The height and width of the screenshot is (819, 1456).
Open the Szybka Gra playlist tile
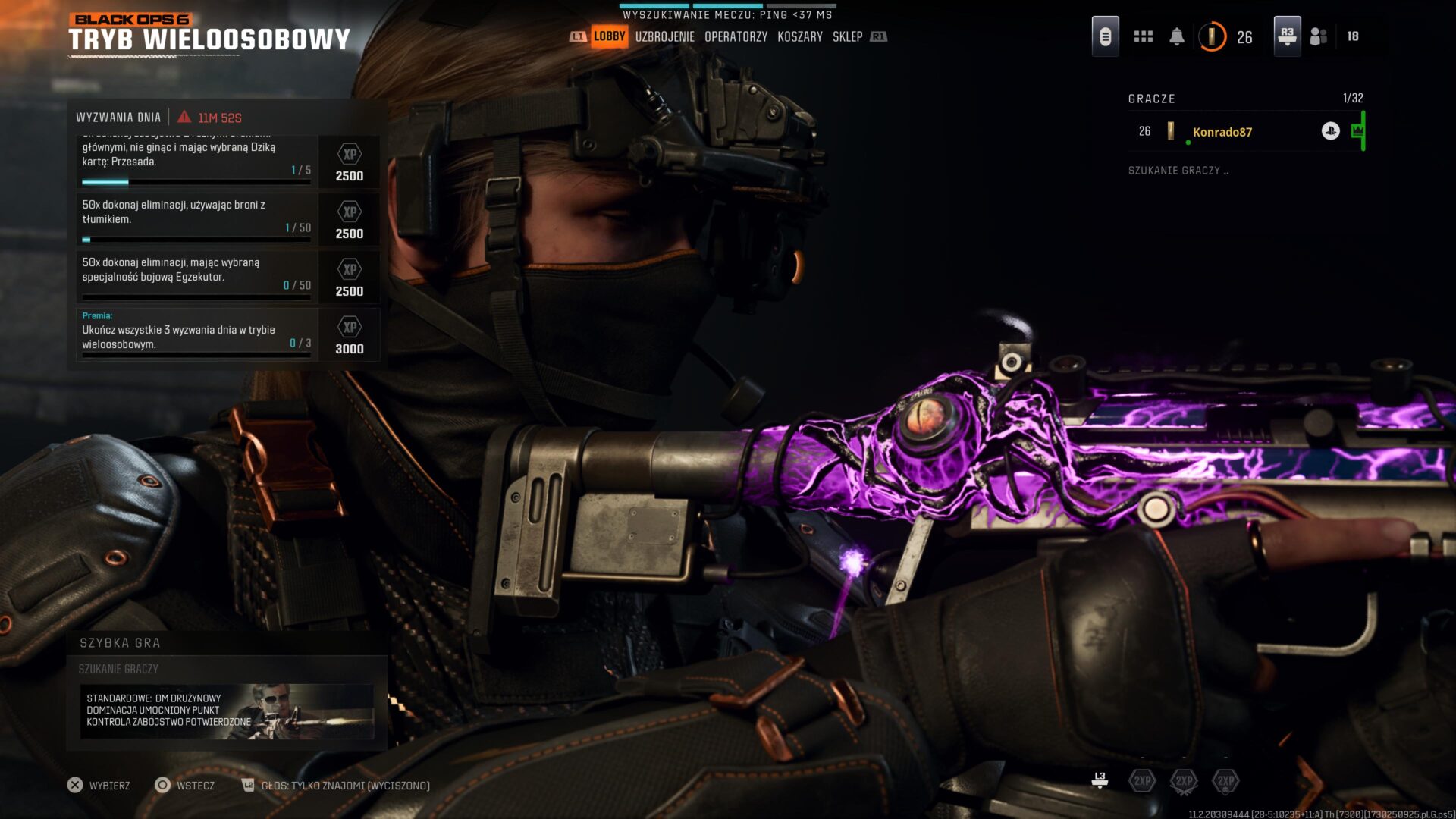coord(227,711)
